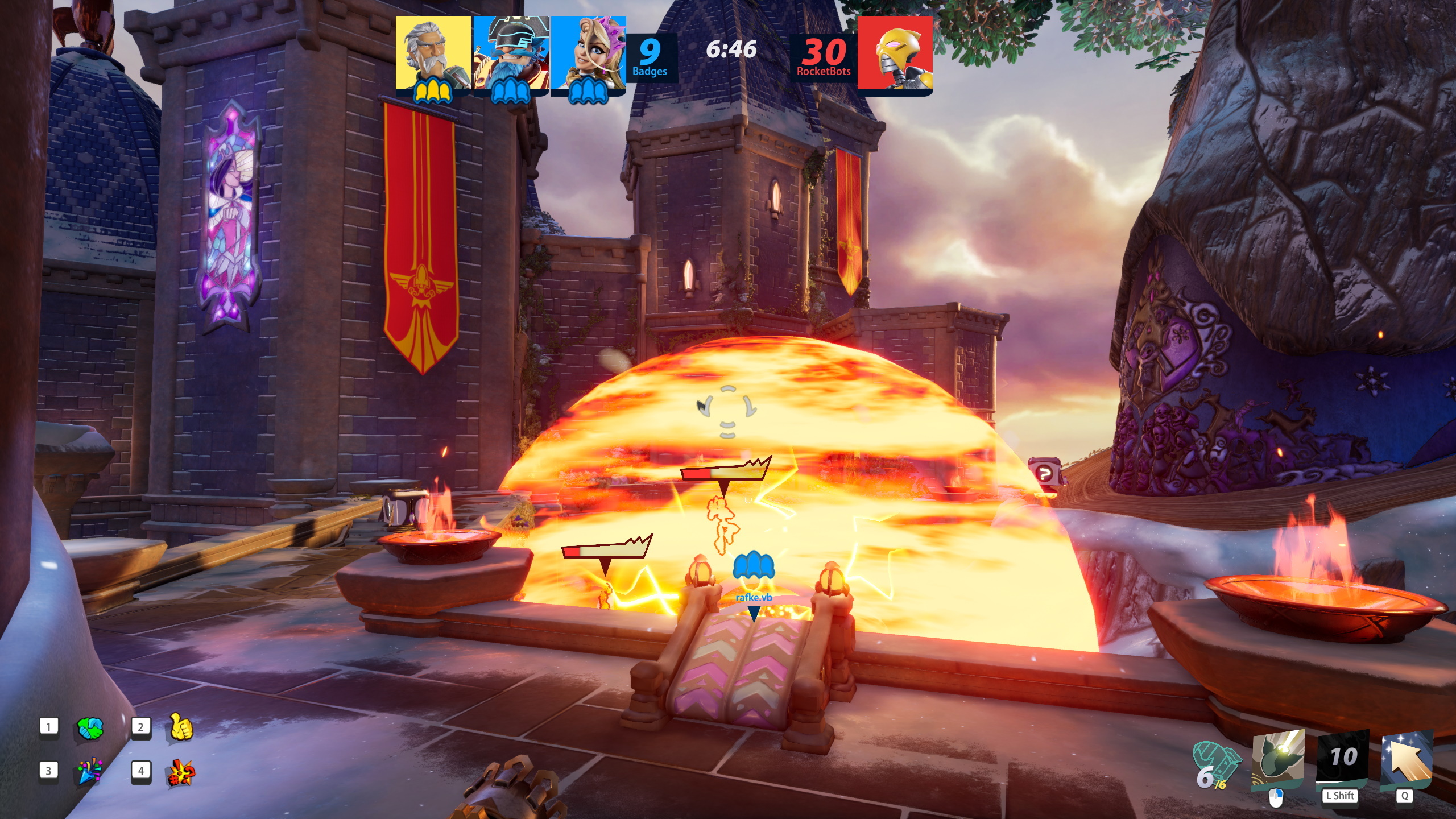Click the yellow RocketBot enemy portrait
The image size is (1456, 819).
895,53
